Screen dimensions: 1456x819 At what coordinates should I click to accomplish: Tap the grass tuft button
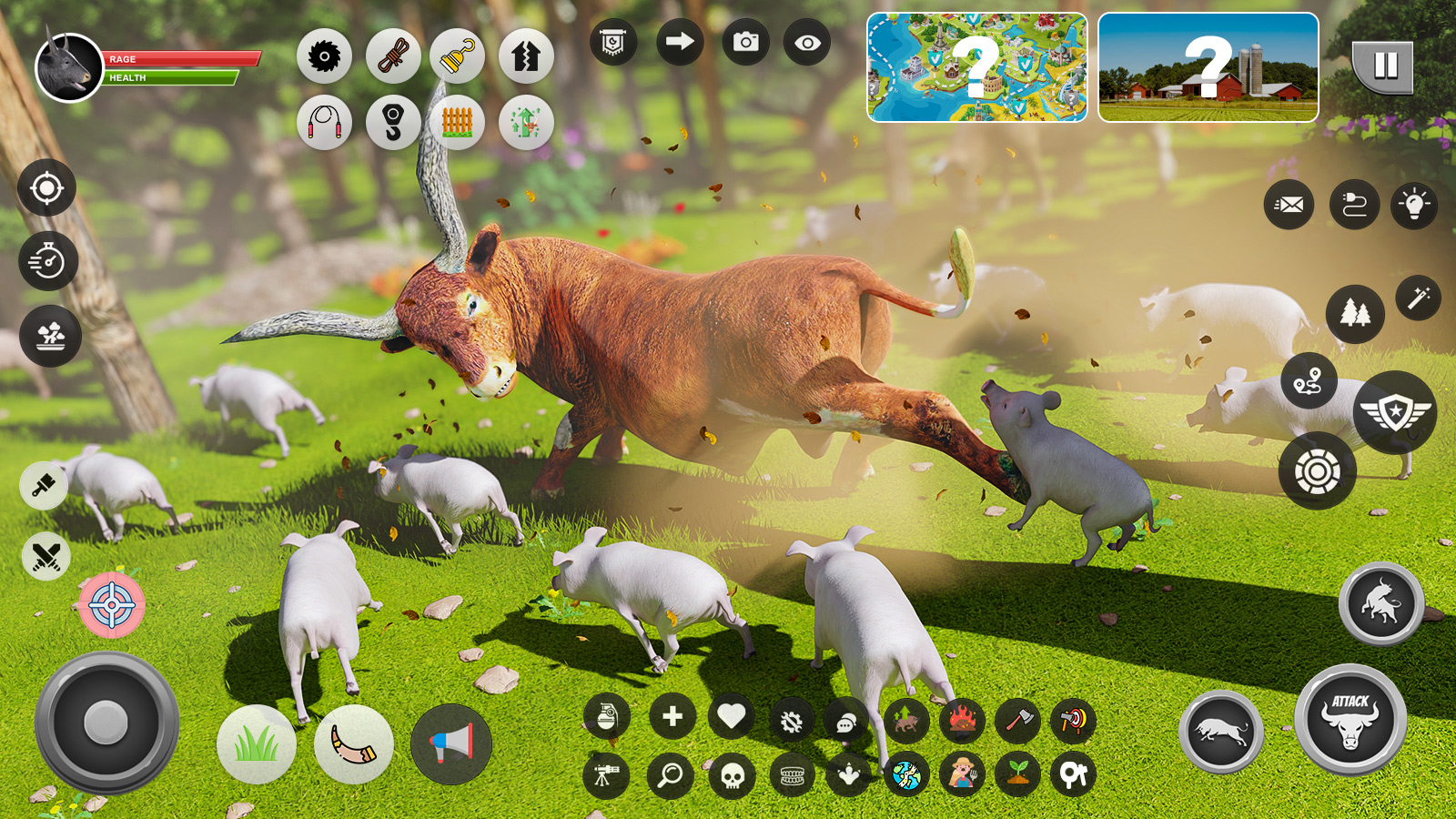257,744
